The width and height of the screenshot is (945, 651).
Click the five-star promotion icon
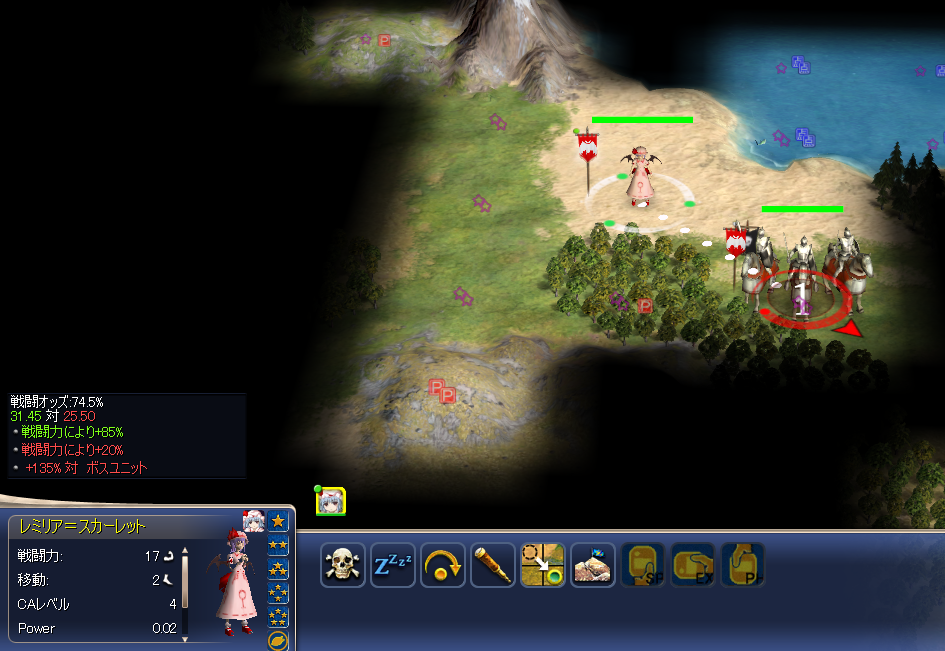pyautogui.click(x=279, y=617)
